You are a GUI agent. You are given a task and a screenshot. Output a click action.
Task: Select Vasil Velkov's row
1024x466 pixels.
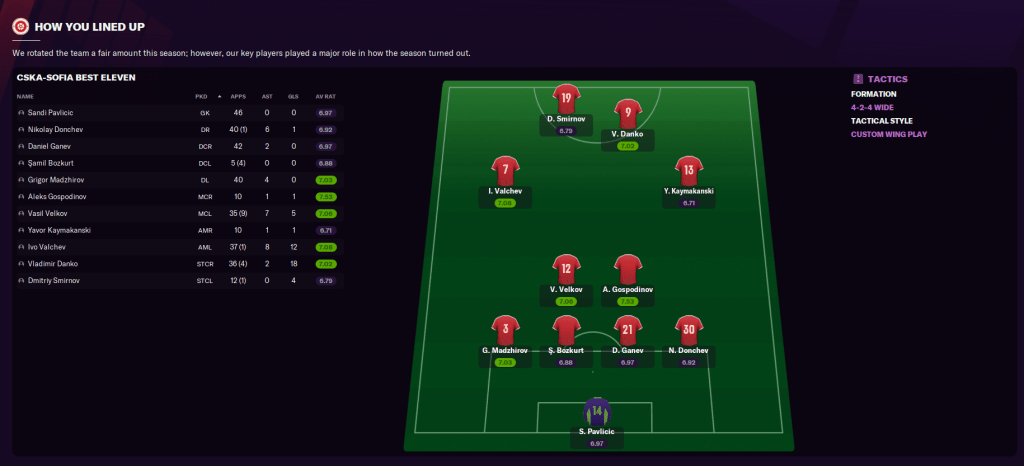click(48, 213)
